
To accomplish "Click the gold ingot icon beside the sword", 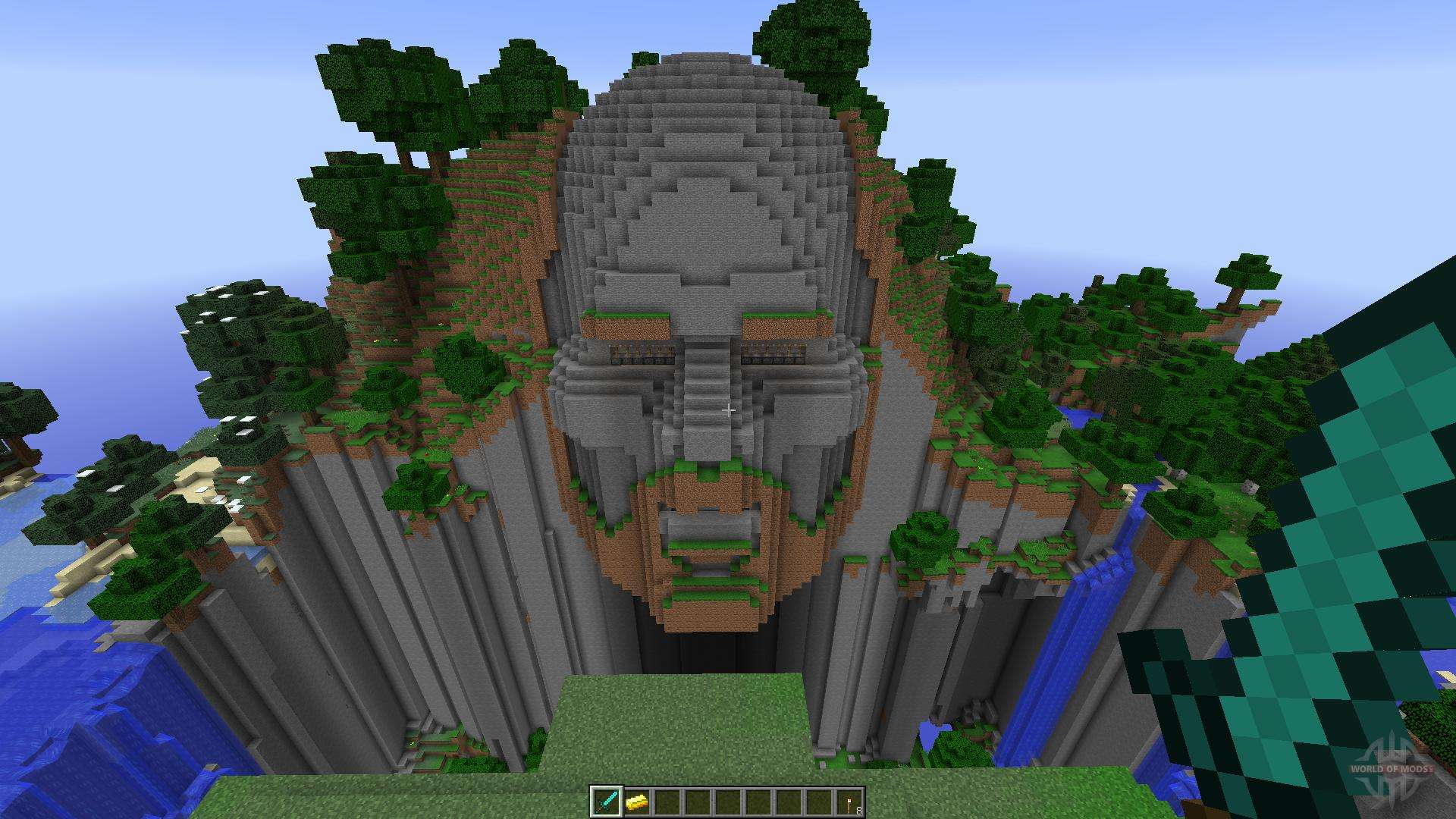I will [638, 802].
